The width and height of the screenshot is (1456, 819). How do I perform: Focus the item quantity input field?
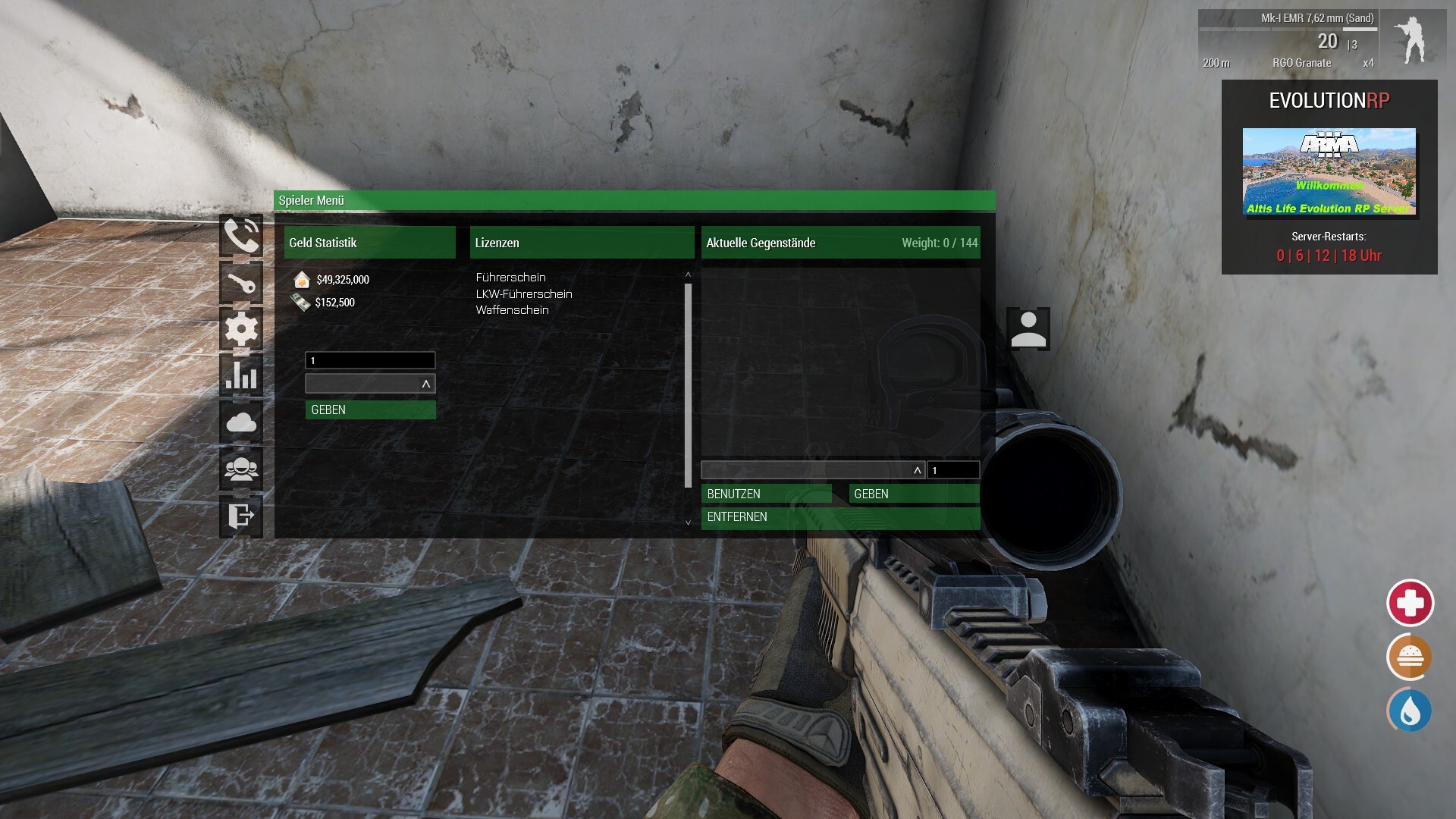[953, 470]
